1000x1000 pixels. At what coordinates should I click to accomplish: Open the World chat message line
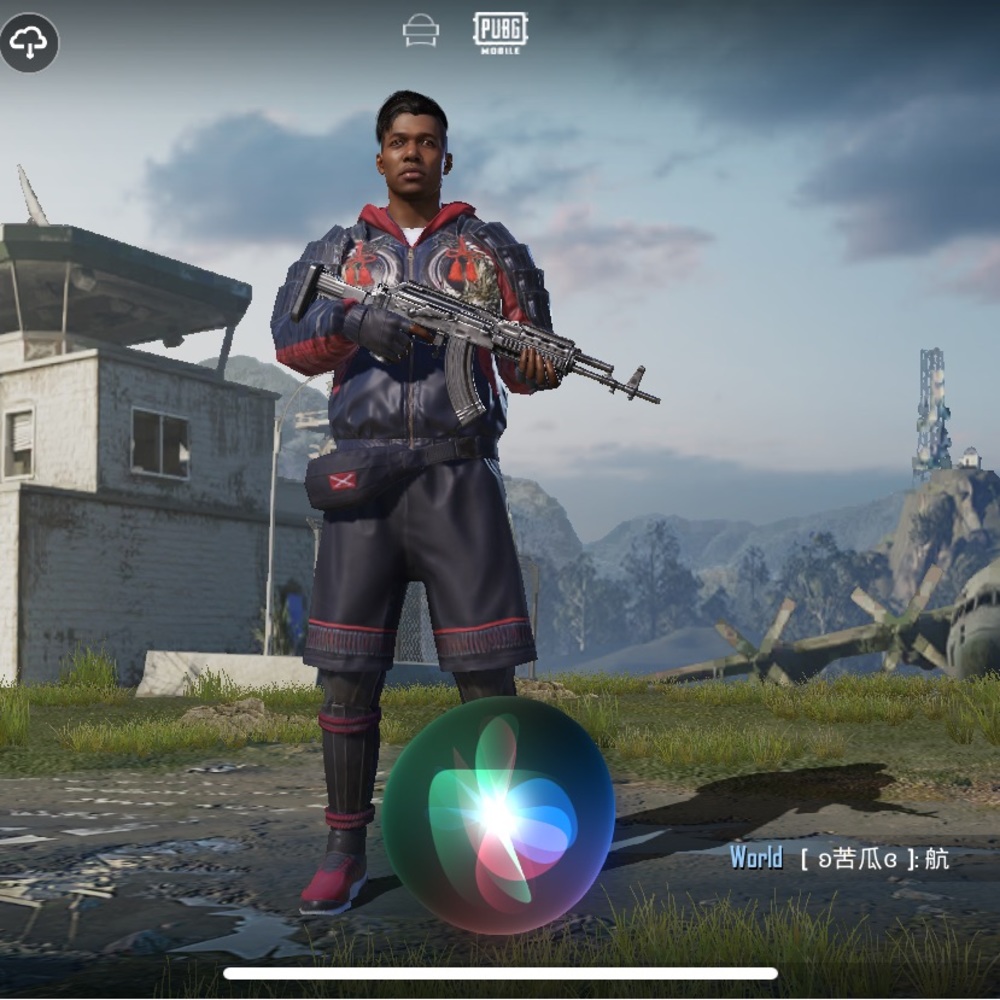click(x=838, y=858)
